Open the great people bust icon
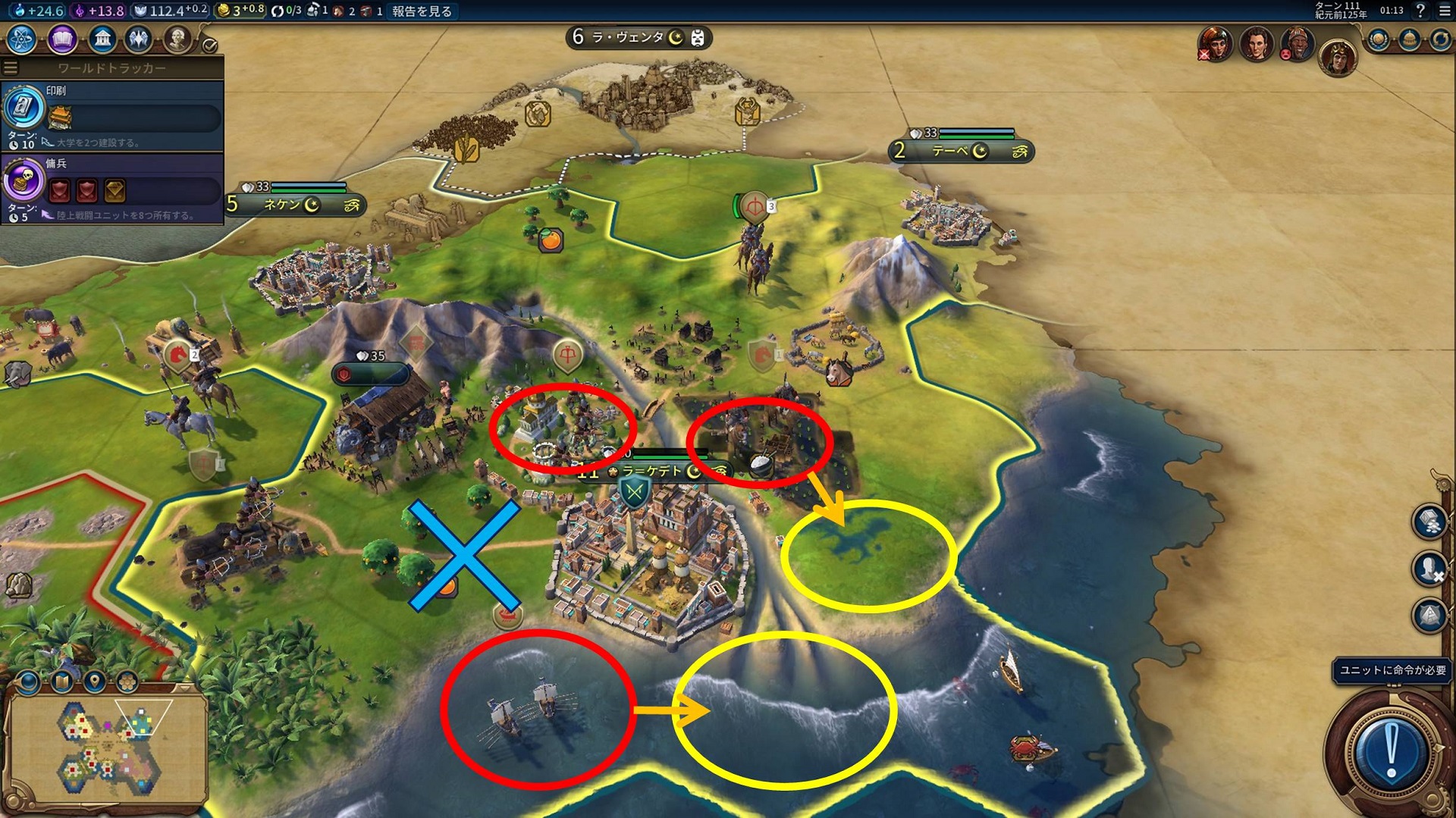 [x=177, y=39]
